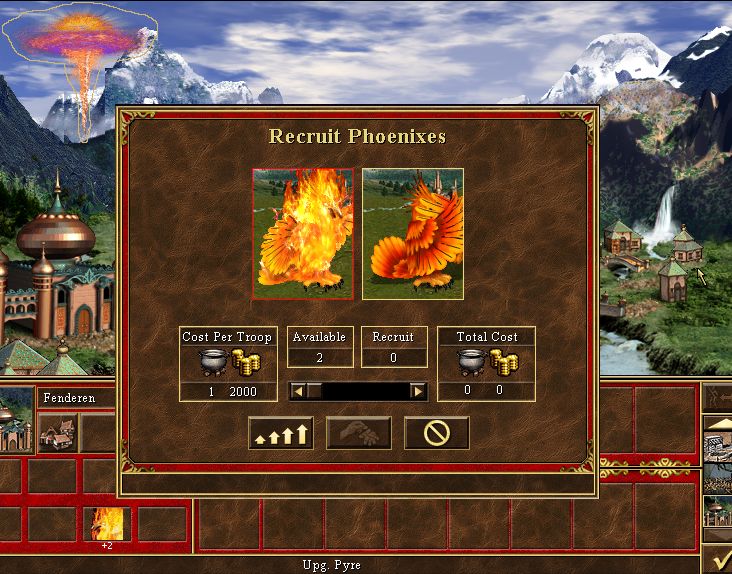
Task: Select the phoenix growth slot showing +2
Action: click(x=107, y=525)
